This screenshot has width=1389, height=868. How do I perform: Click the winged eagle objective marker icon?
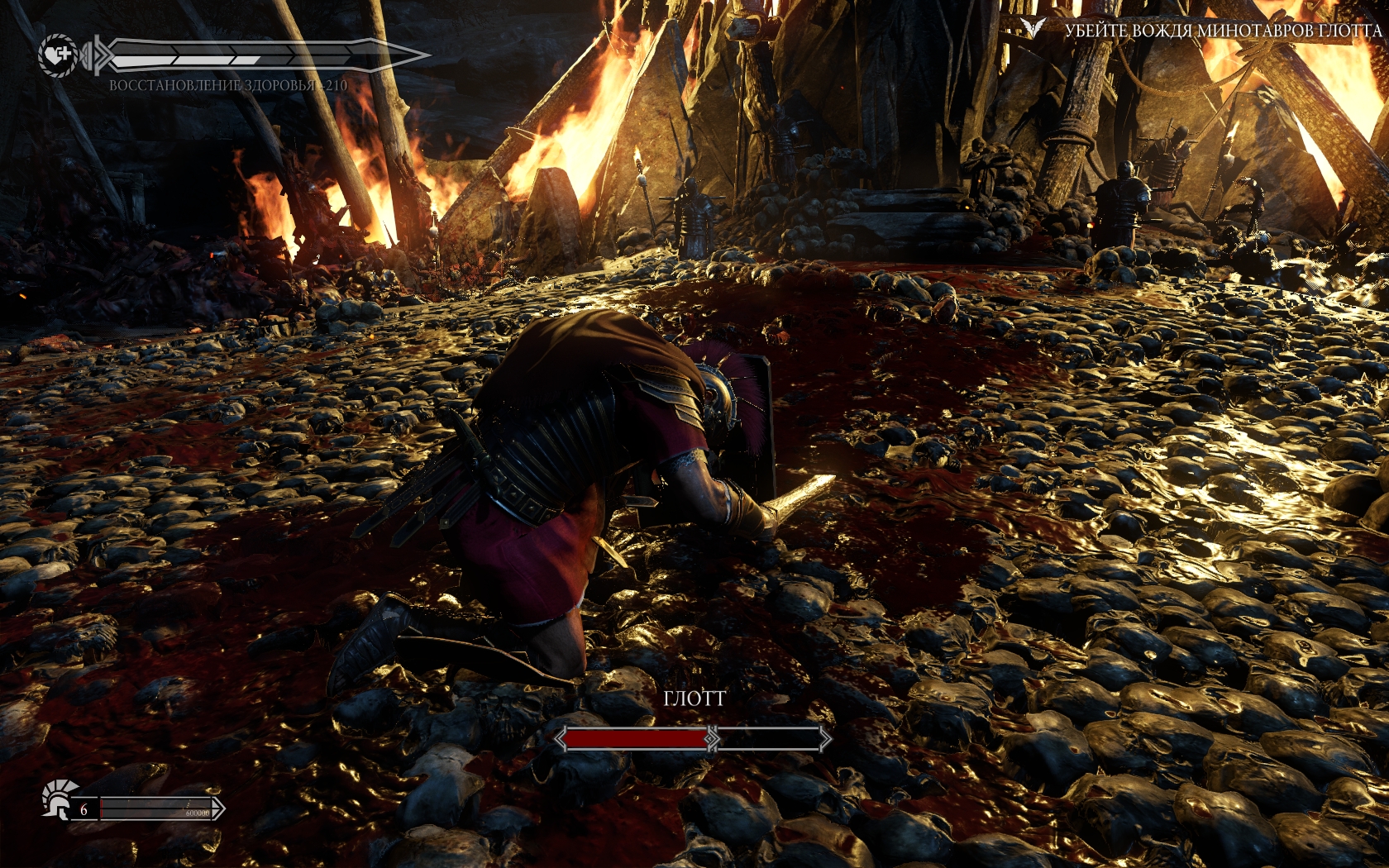[x=1033, y=28]
